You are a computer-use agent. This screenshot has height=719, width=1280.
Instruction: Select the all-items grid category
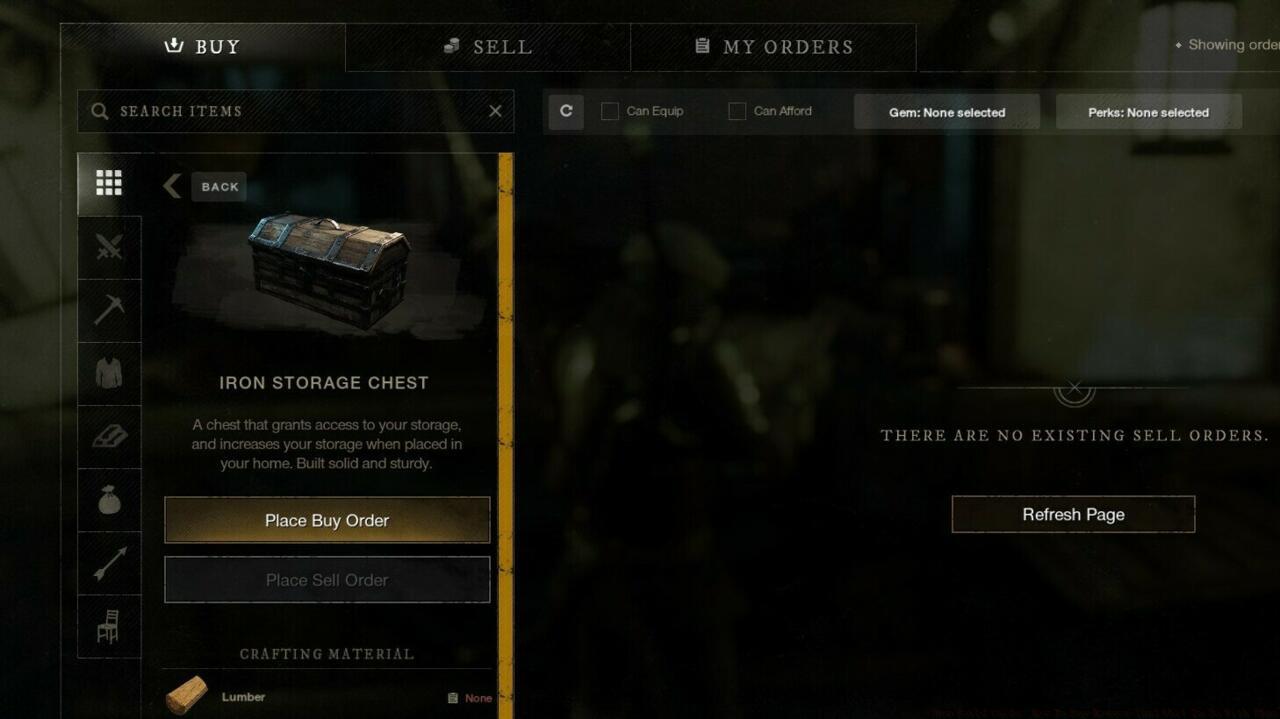[109, 183]
